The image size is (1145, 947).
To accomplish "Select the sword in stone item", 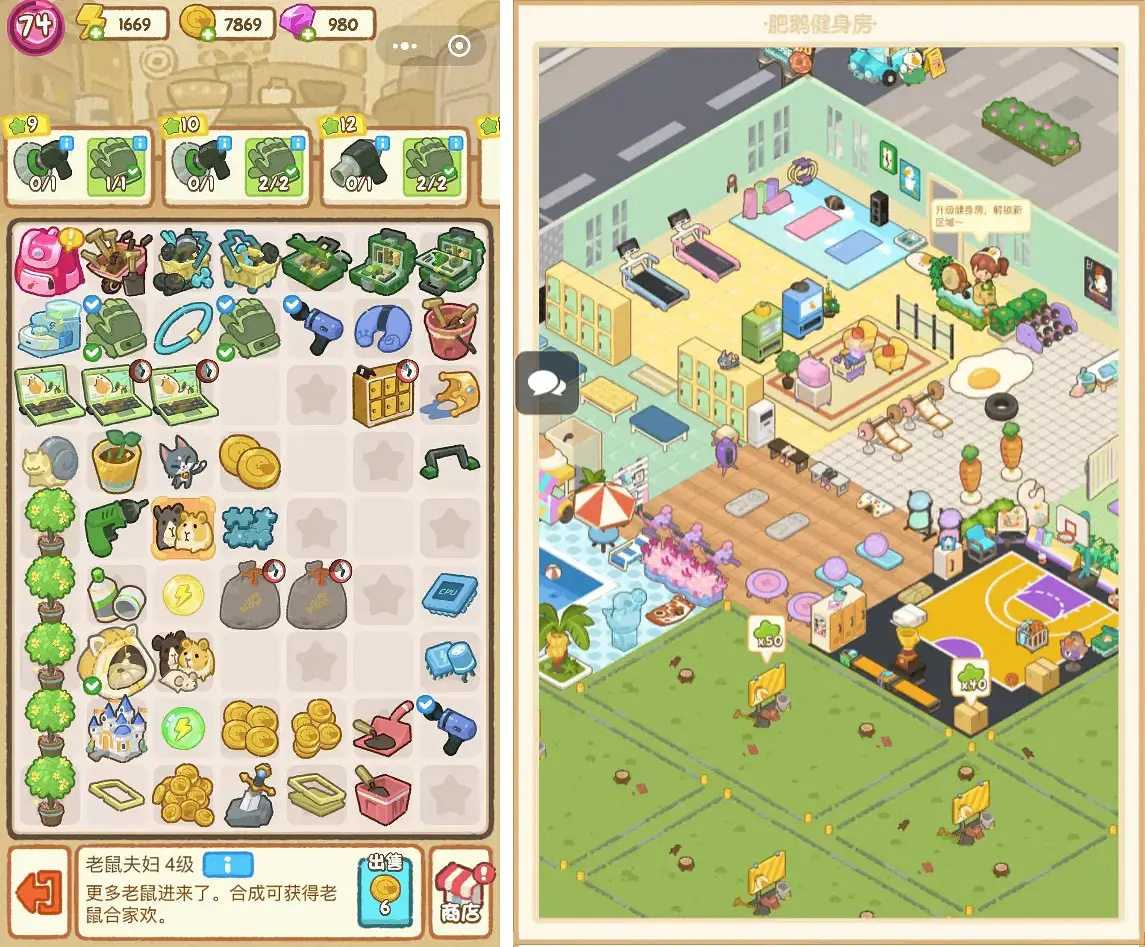I will [249, 795].
